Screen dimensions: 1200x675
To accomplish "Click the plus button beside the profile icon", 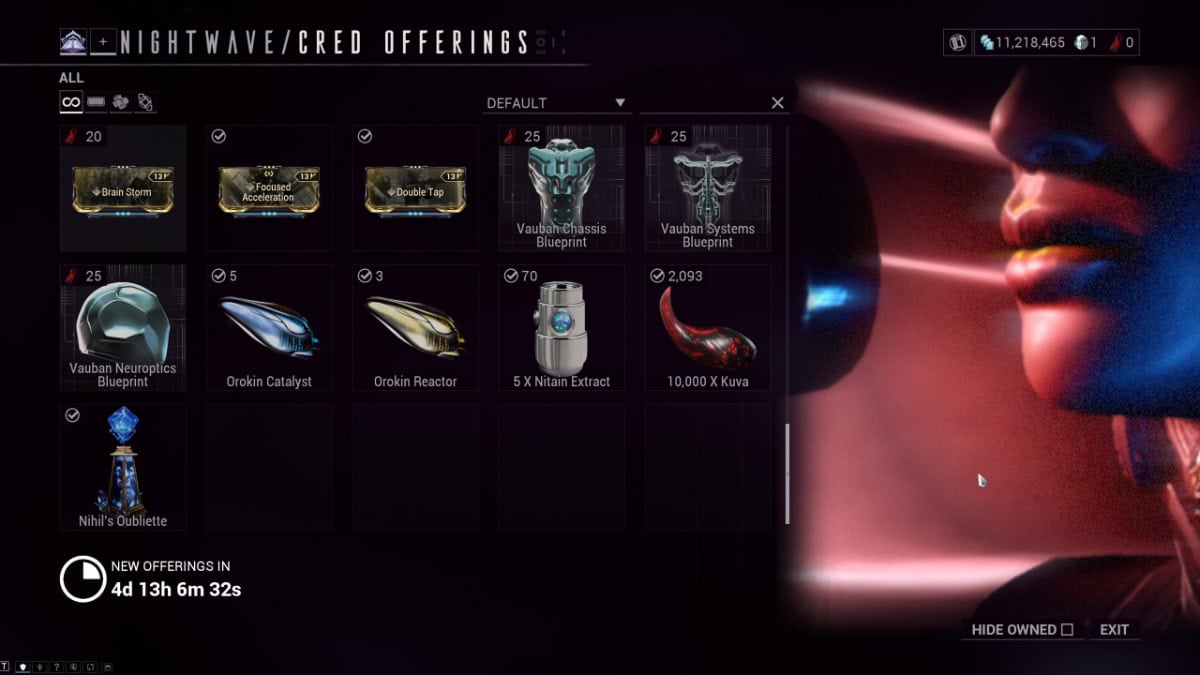I will tap(103, 42).
